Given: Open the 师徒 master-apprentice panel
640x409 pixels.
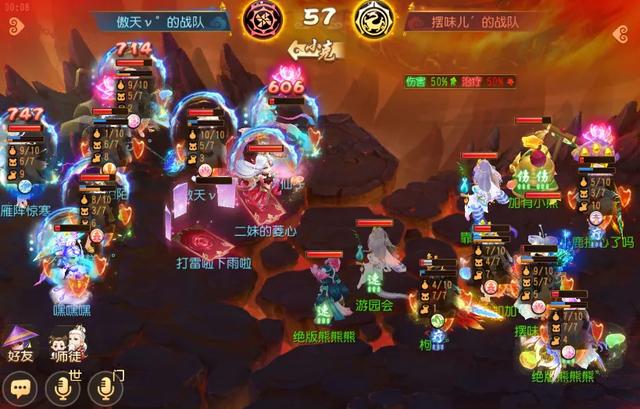Looking at the screenshot, I should click(64, 344).
